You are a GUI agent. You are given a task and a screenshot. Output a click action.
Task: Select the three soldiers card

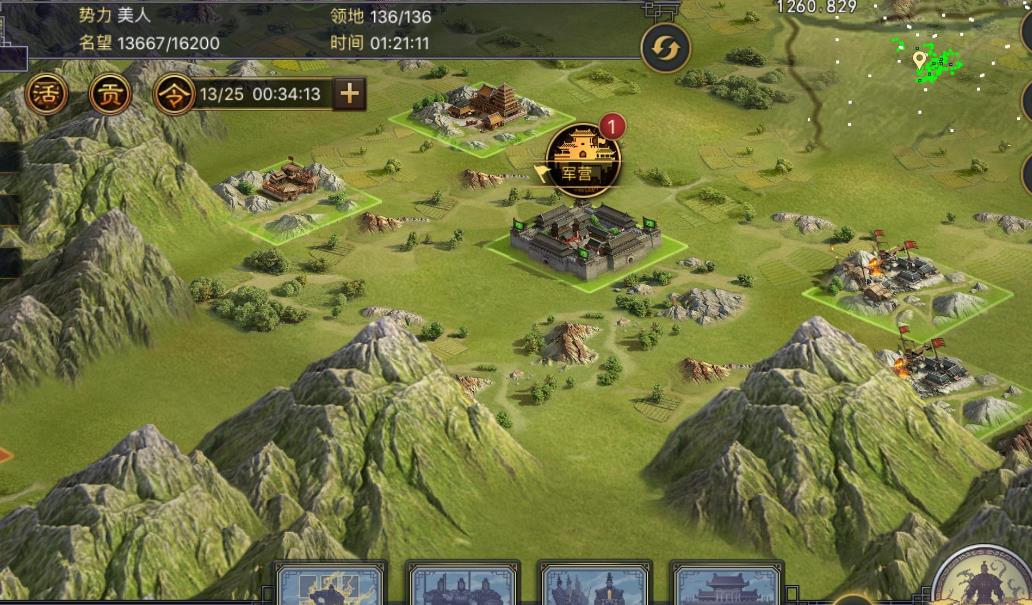462,585
